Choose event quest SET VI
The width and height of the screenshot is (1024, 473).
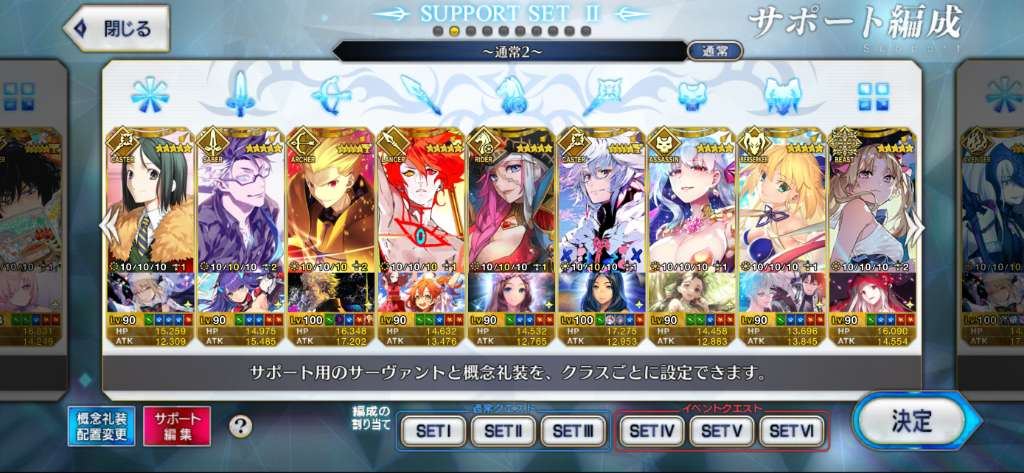[x=791, y=431]
